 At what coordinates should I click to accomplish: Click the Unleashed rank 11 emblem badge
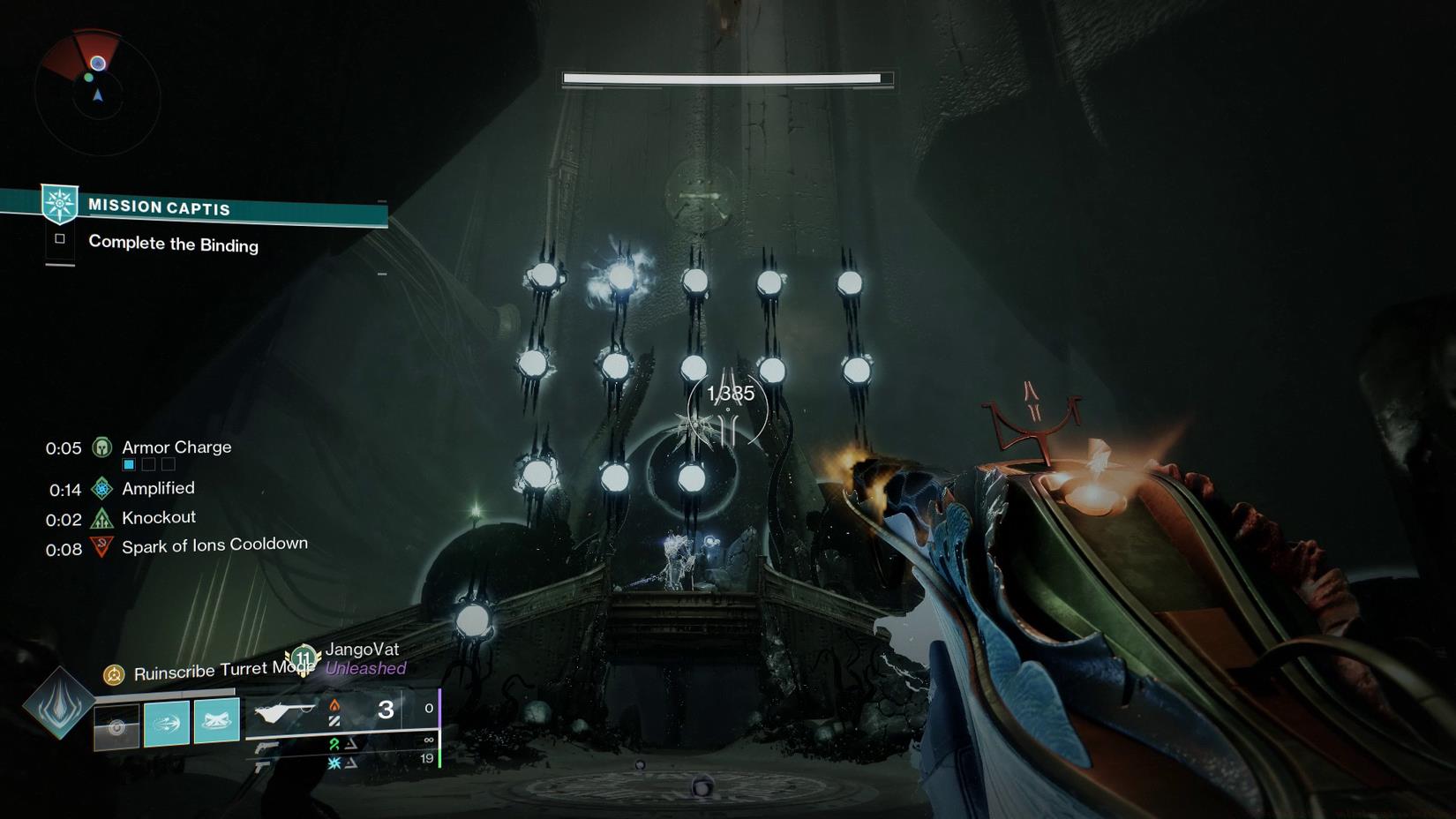(304, 659)
